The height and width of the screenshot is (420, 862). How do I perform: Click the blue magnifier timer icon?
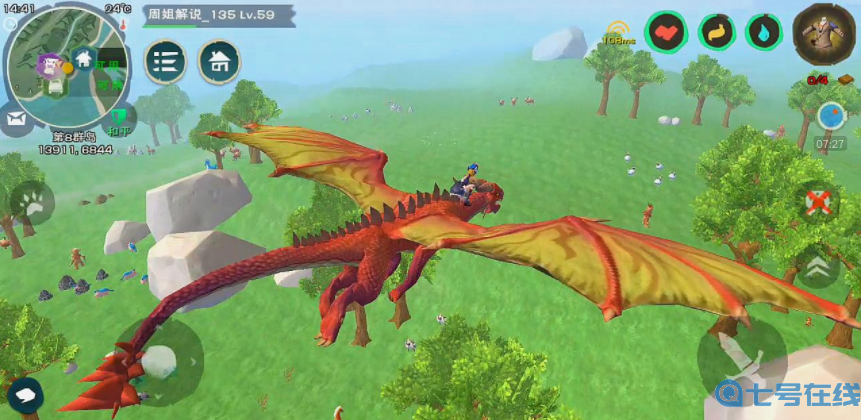tap(831, 116)
